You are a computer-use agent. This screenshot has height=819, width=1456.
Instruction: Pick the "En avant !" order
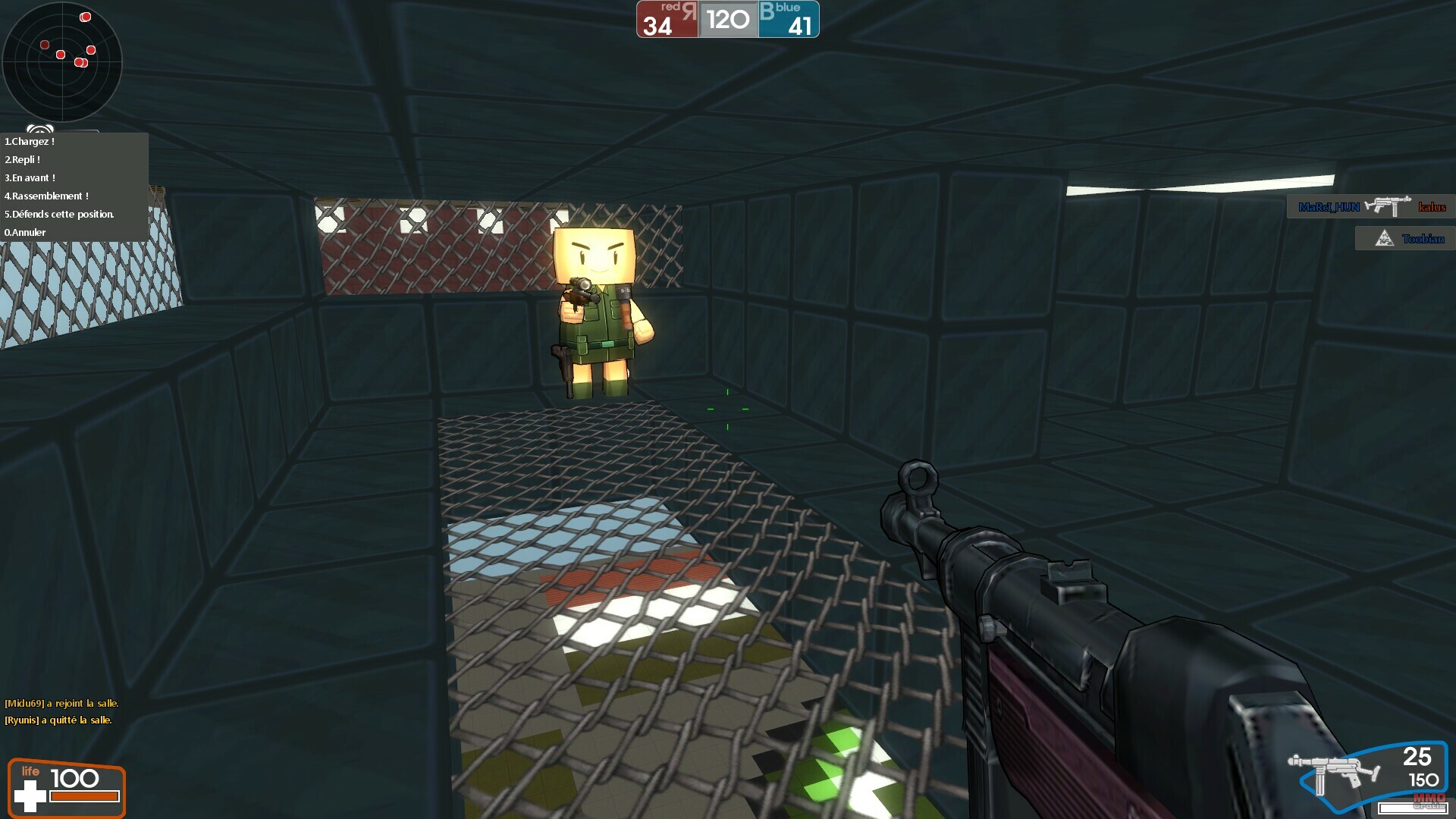pos(31,178)
